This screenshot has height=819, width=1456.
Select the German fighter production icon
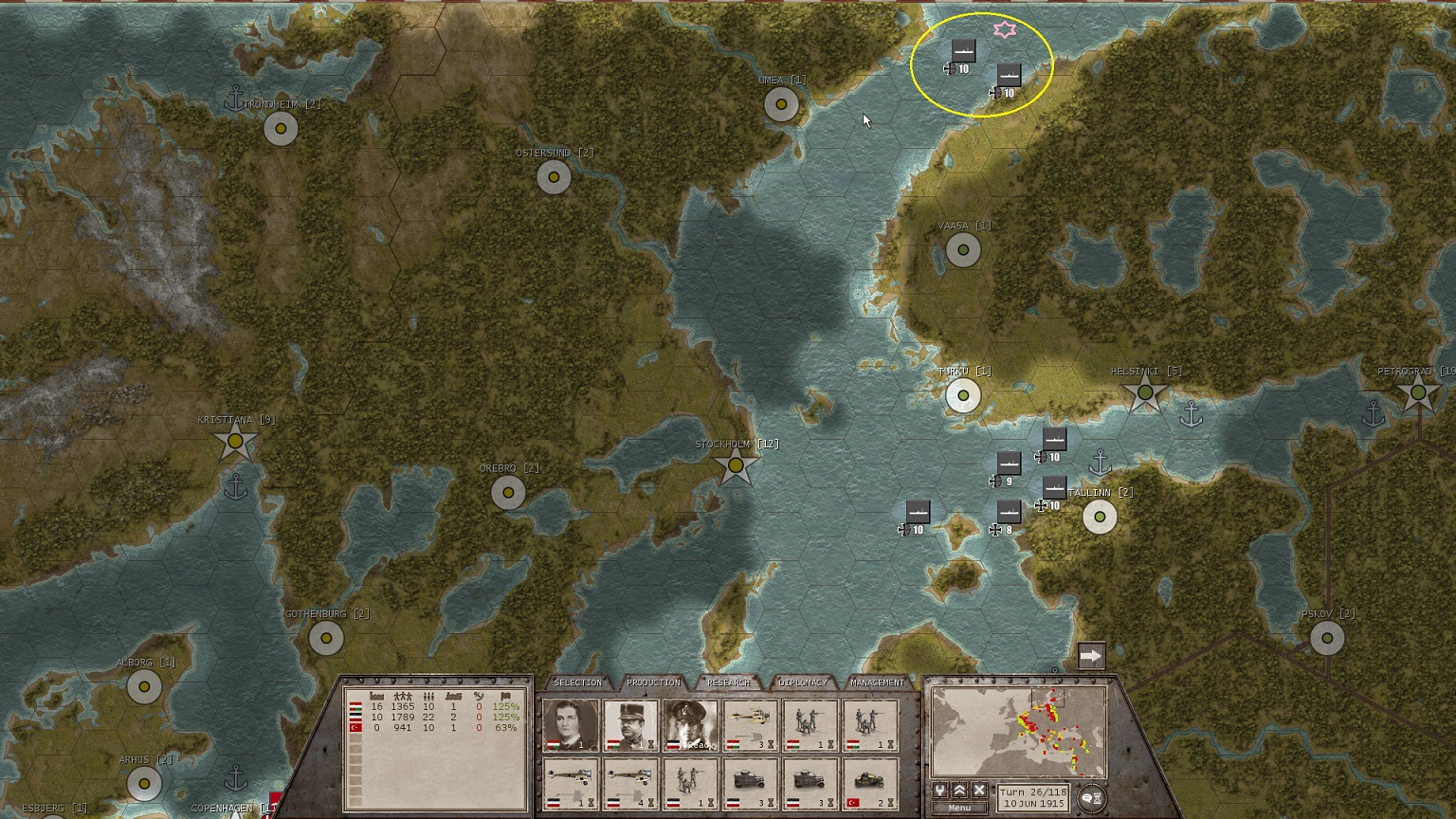[x=569, y=779]
